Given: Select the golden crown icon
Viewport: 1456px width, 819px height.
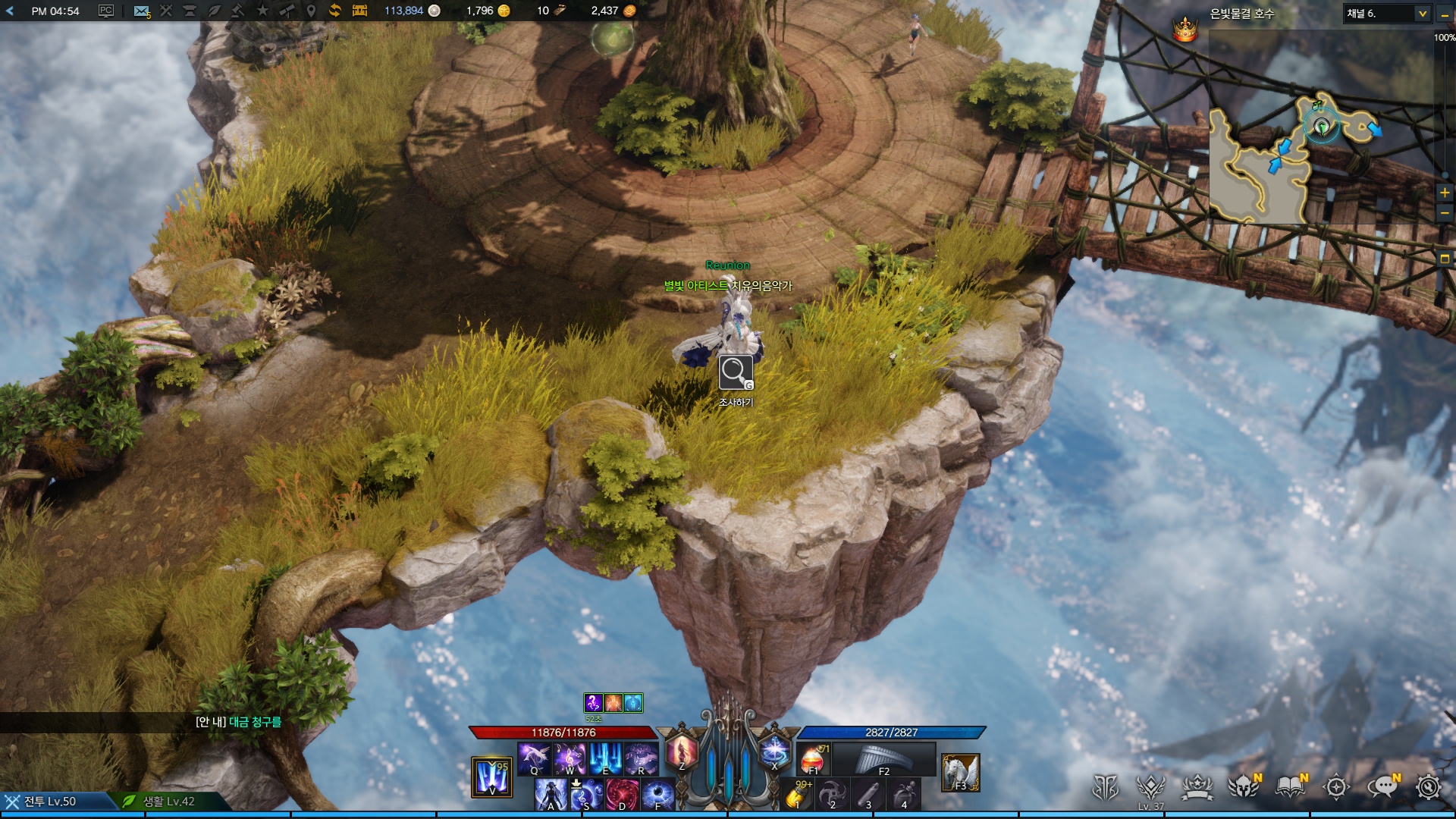Looking at the screenshot, I should 1185,30.
